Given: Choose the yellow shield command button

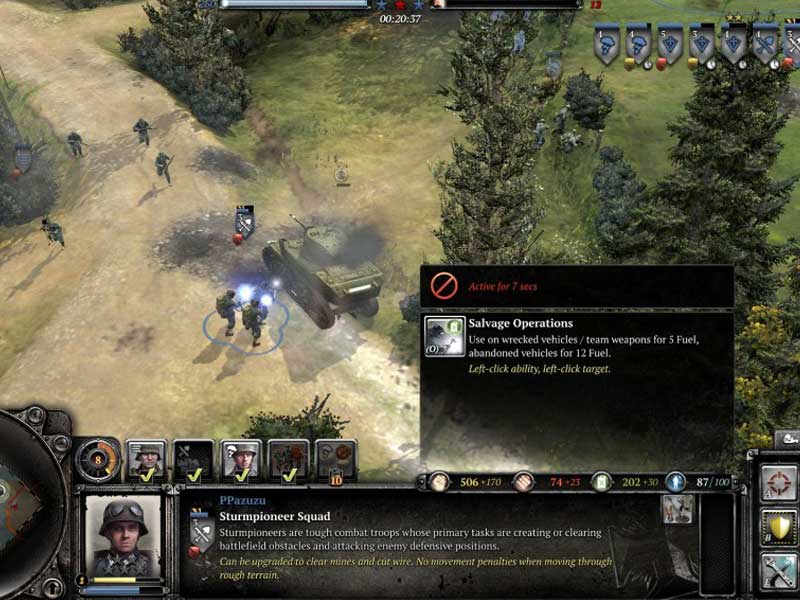Looking at the screenshot, I should point(779,527).
